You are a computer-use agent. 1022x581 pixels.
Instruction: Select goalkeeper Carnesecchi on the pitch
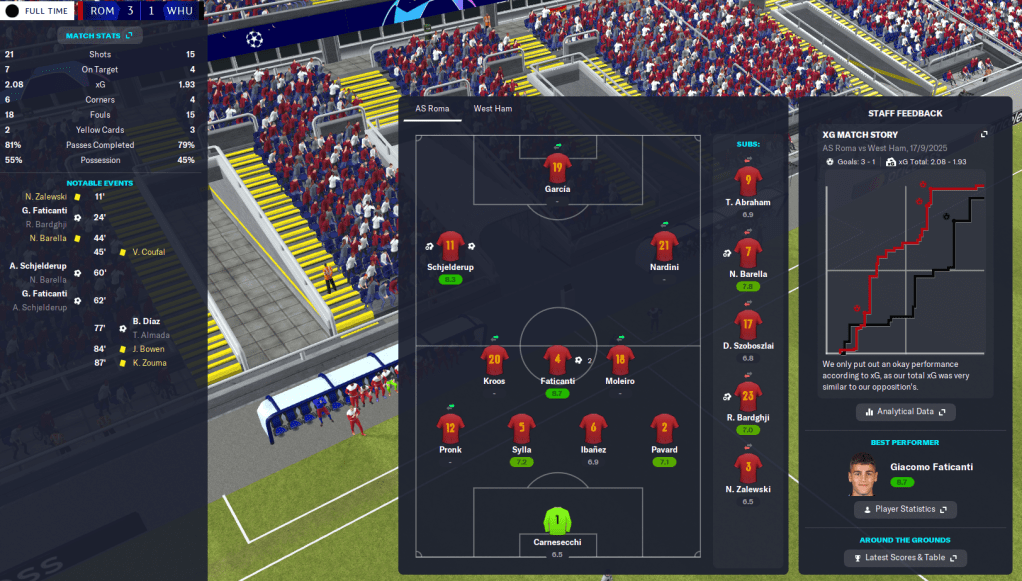(557, 521)
